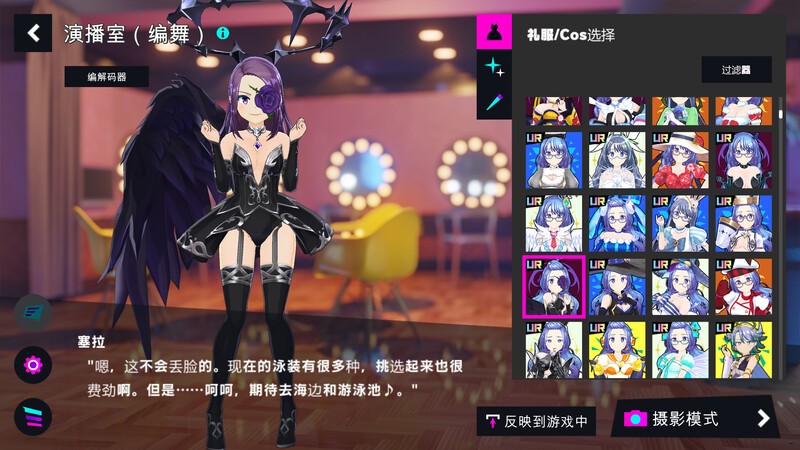Go back with the arrow button
Image resolution: width=800 pixels, height=450 pixels.
coord(33,33)
